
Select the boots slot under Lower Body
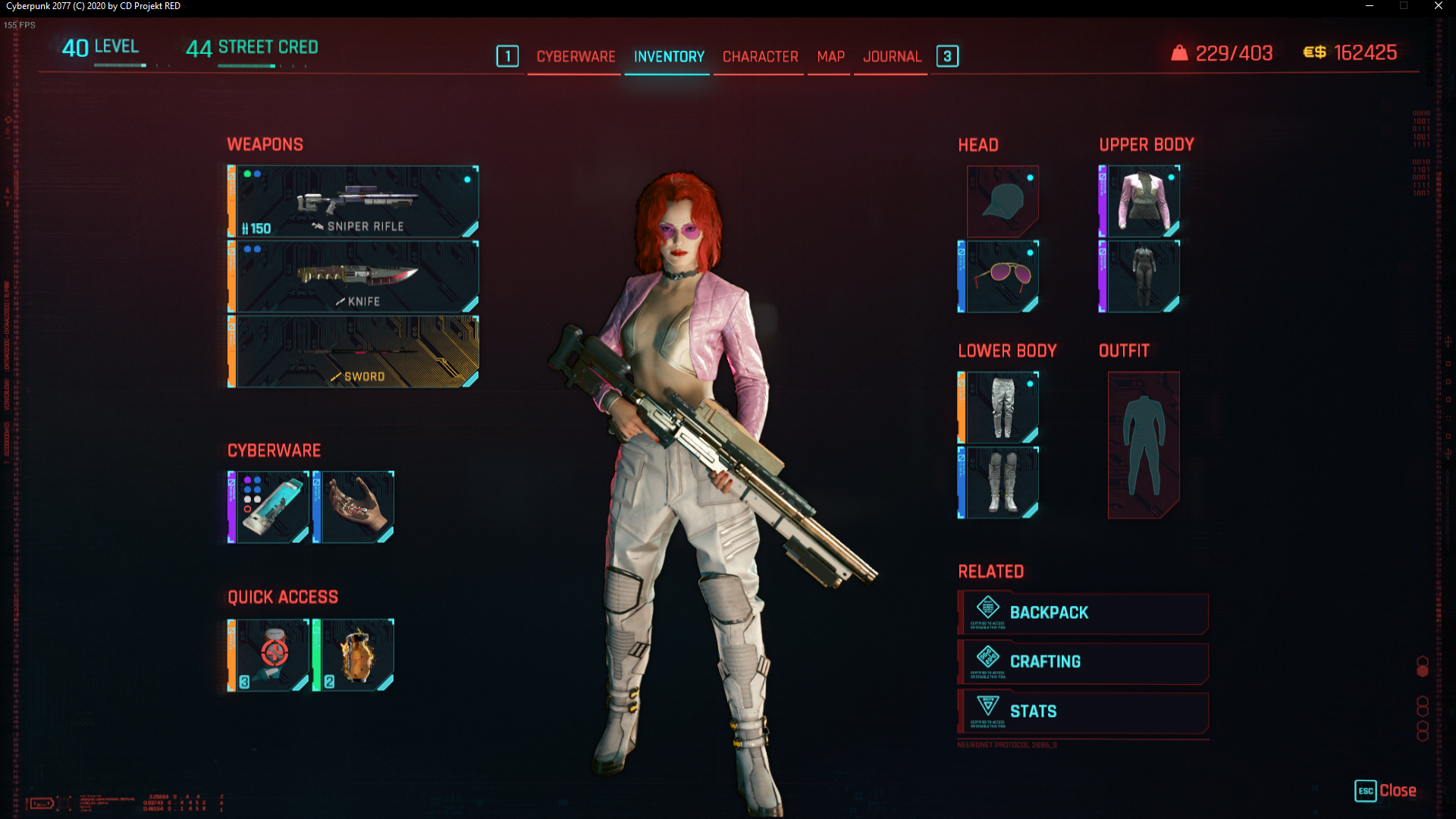point(1003,482)
